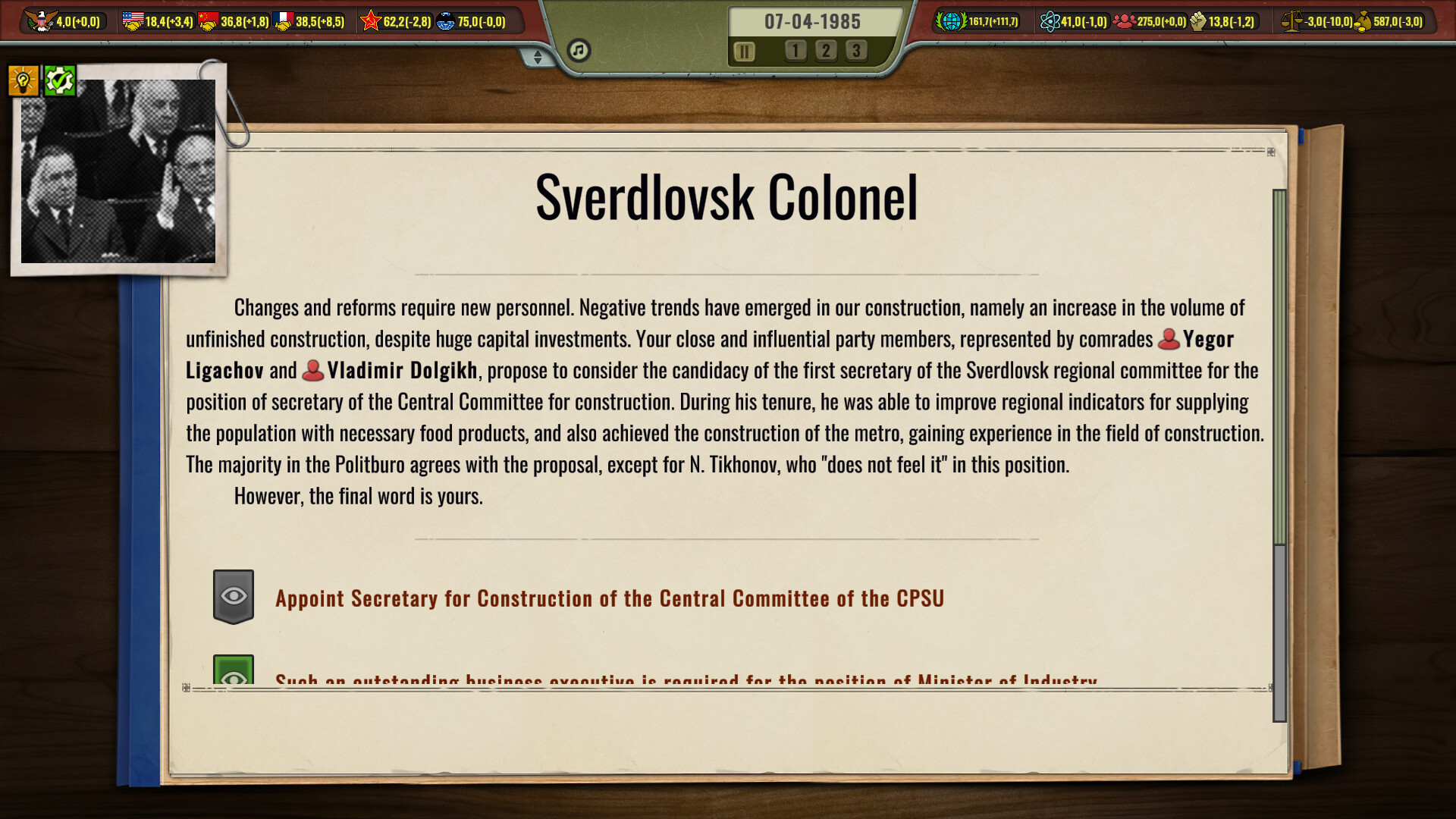Toggle the green checkmark gear option
1456x819 pixels.
[60, 79]
